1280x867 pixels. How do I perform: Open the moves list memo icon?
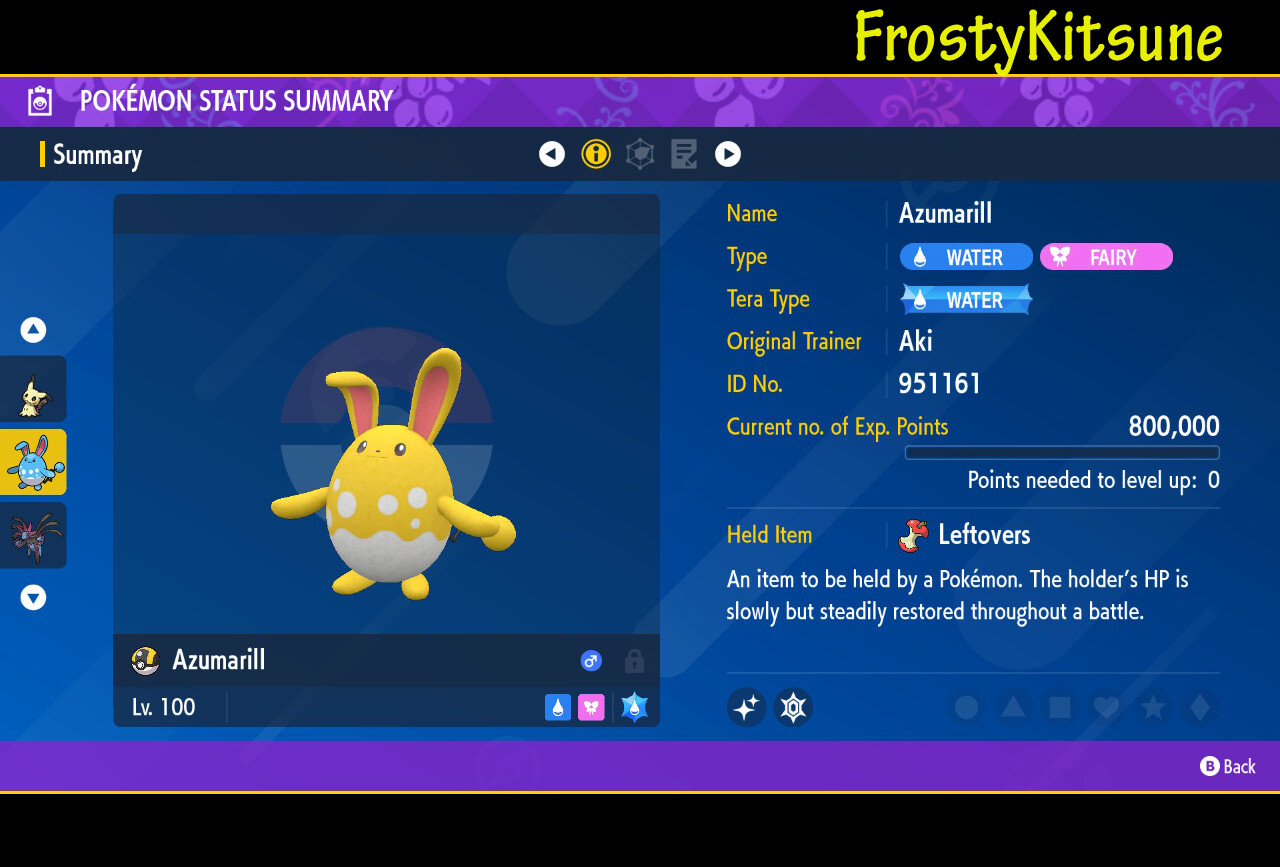[684, 154]
